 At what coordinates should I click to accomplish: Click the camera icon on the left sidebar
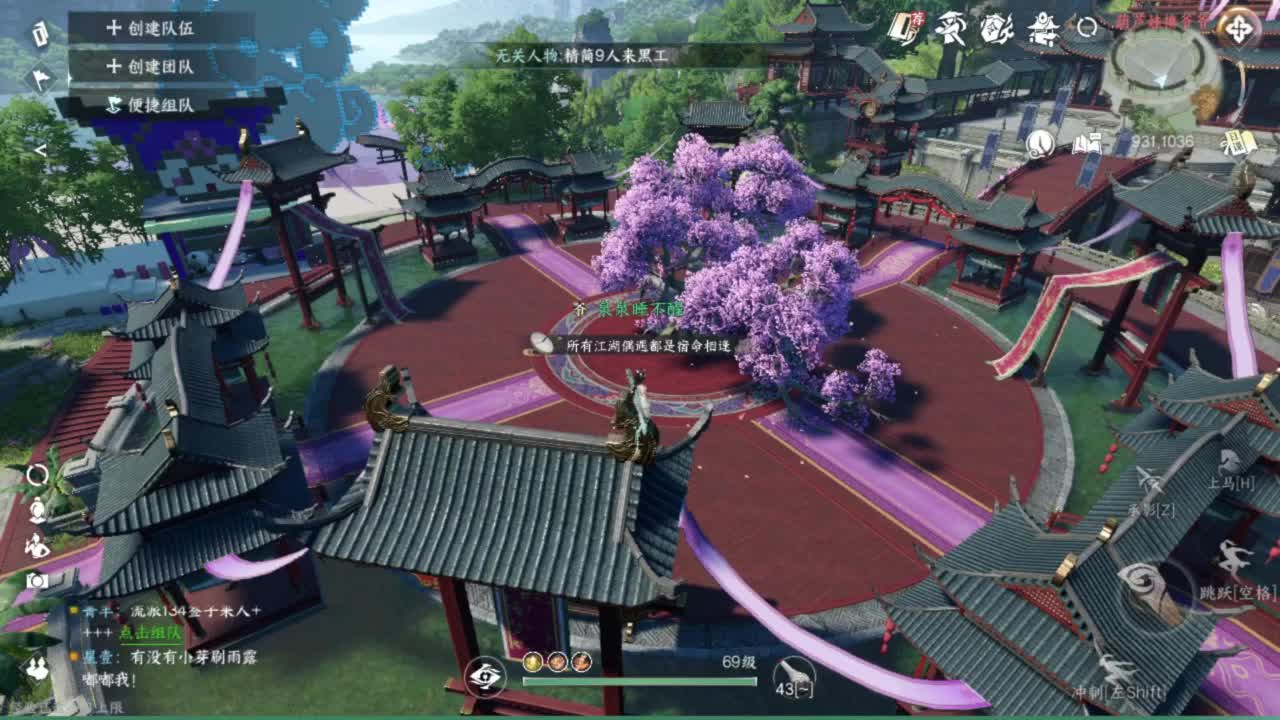pyautogui.click(x=35, y=580)
